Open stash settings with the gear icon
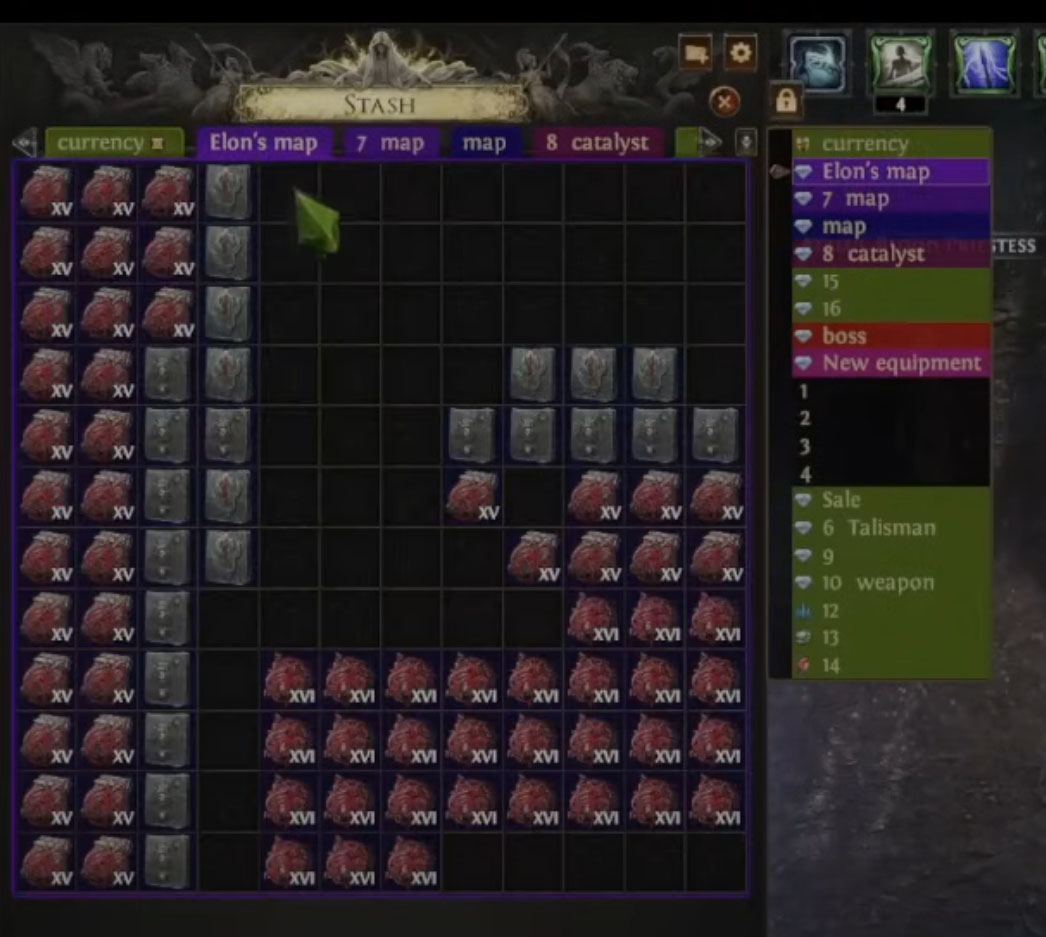Viewport: 1046px width, 937px height. coord(740,53)
